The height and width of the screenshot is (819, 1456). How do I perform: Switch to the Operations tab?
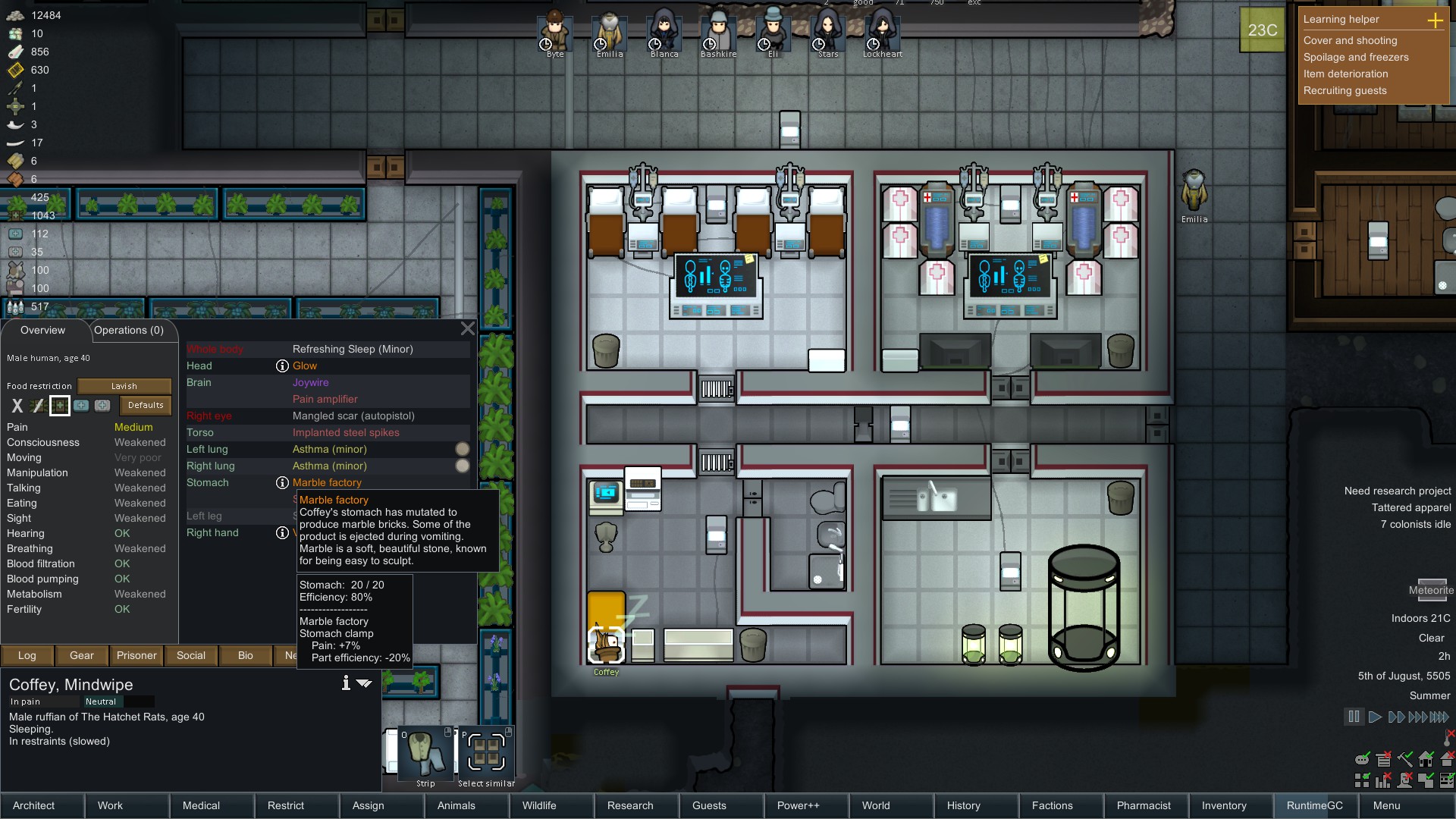pyautogui.click(x=129, y=331)
